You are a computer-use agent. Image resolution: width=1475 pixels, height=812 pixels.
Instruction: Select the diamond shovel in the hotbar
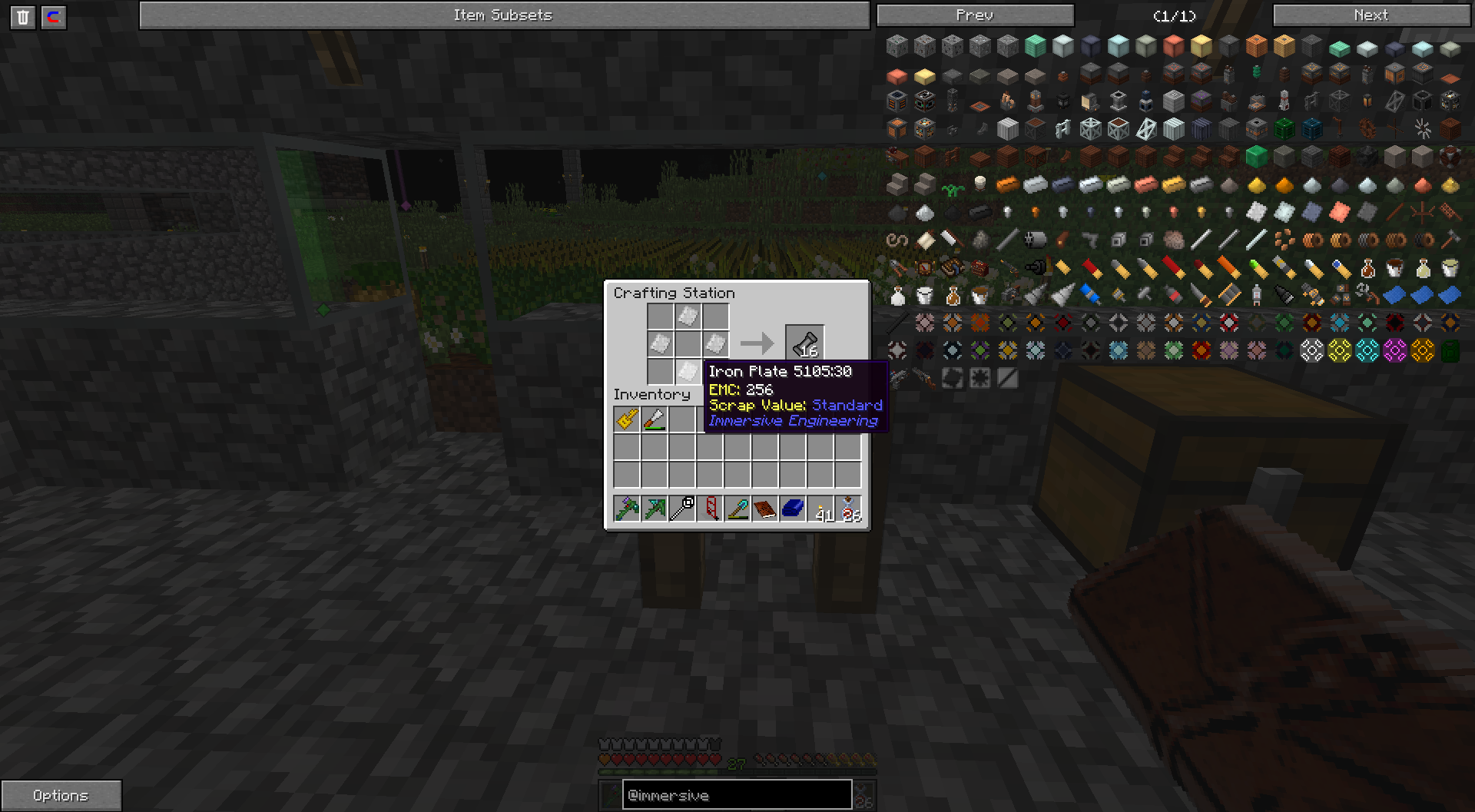pyautogui.click(x=738, y=507)
